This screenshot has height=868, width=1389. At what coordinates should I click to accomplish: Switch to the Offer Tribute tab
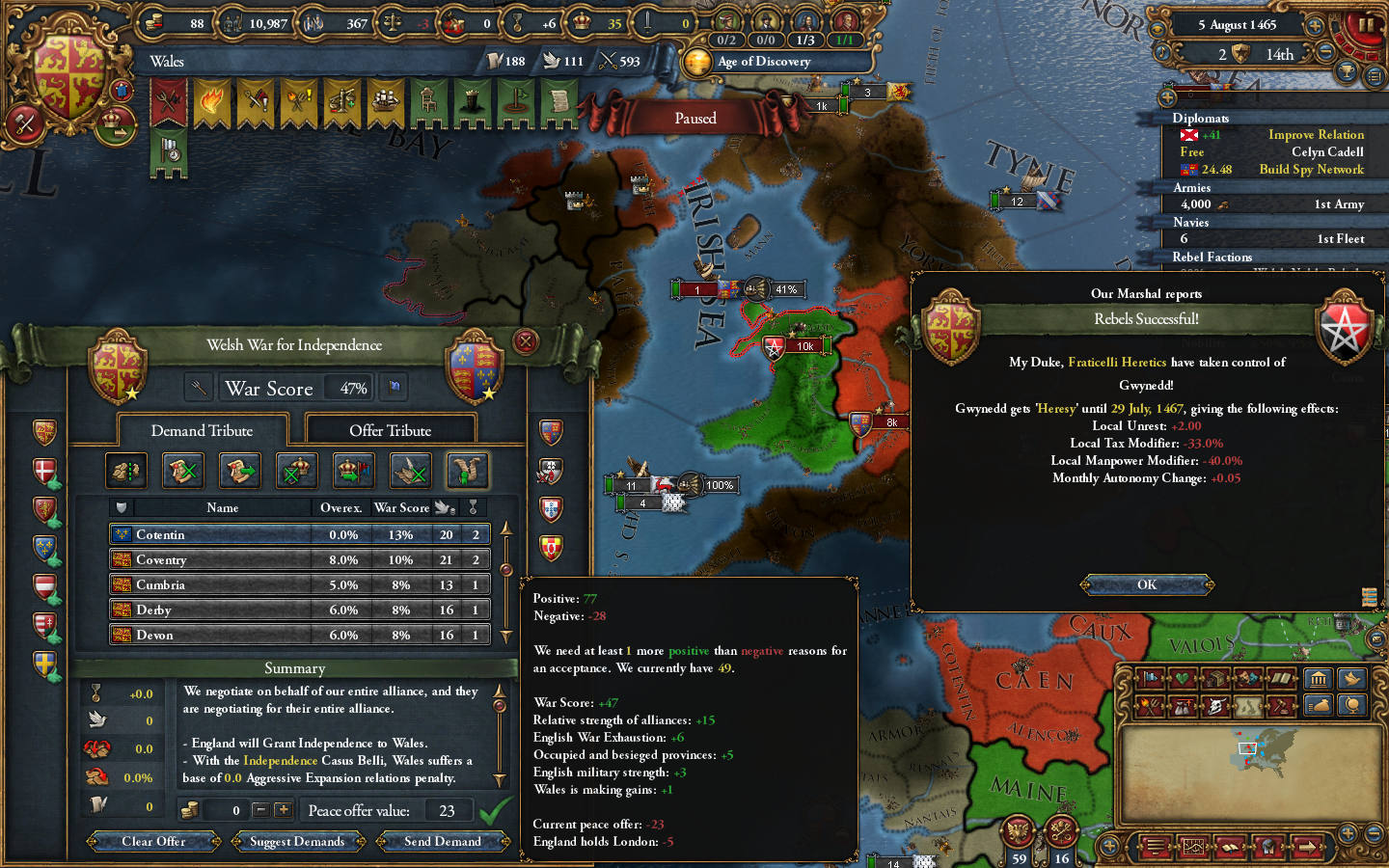click(391, 428)
